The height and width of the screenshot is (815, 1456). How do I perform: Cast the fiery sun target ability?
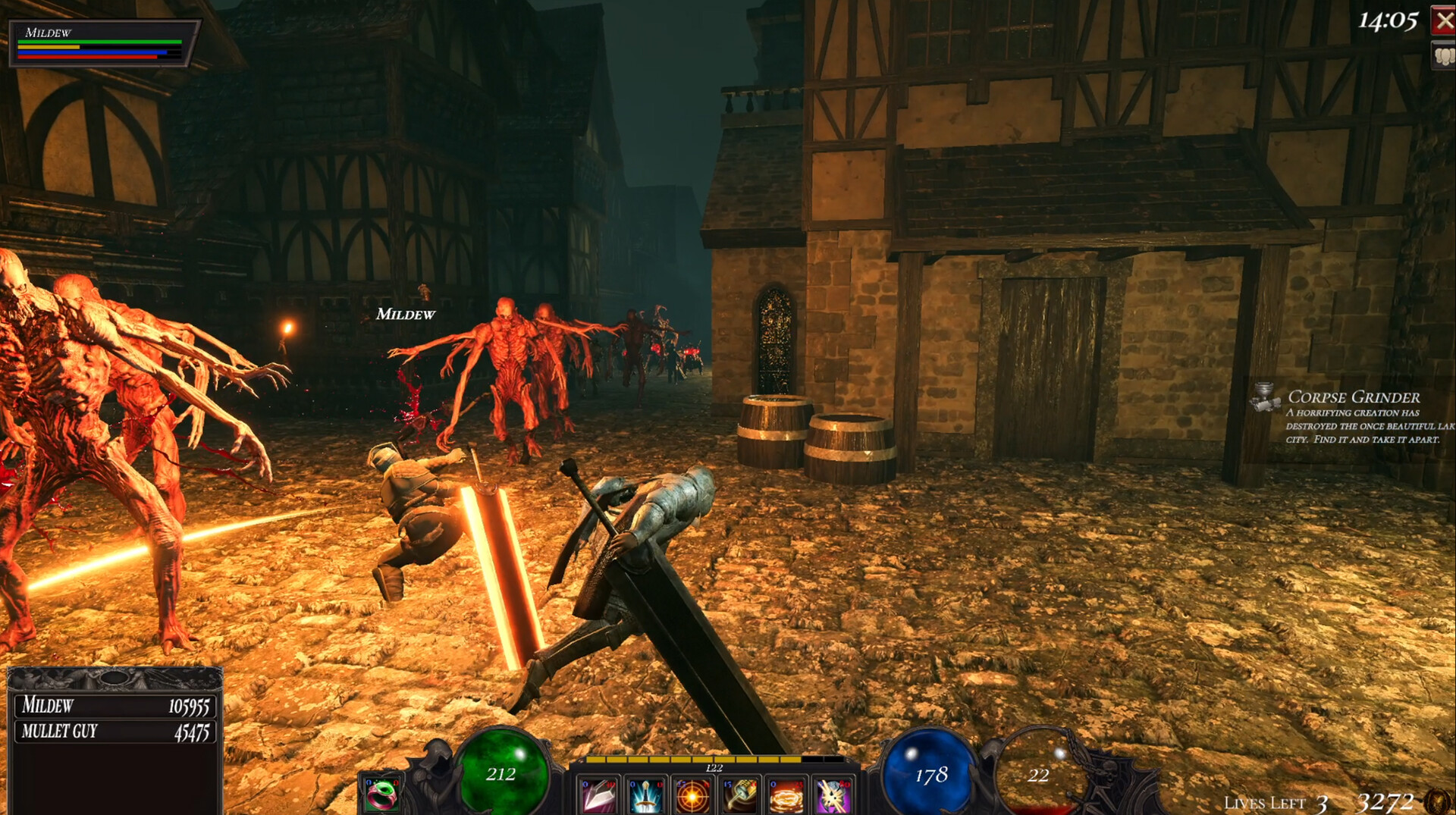click(692, 796)
